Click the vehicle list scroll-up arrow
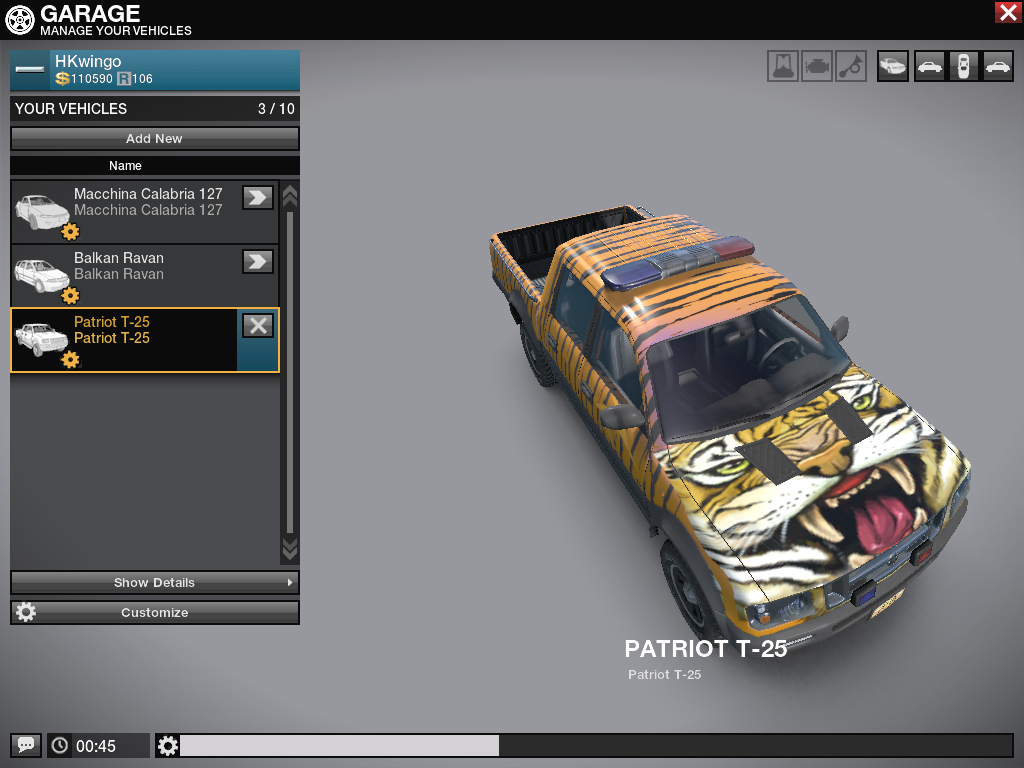The image size is (1024, 768). [x=290, y=194]
